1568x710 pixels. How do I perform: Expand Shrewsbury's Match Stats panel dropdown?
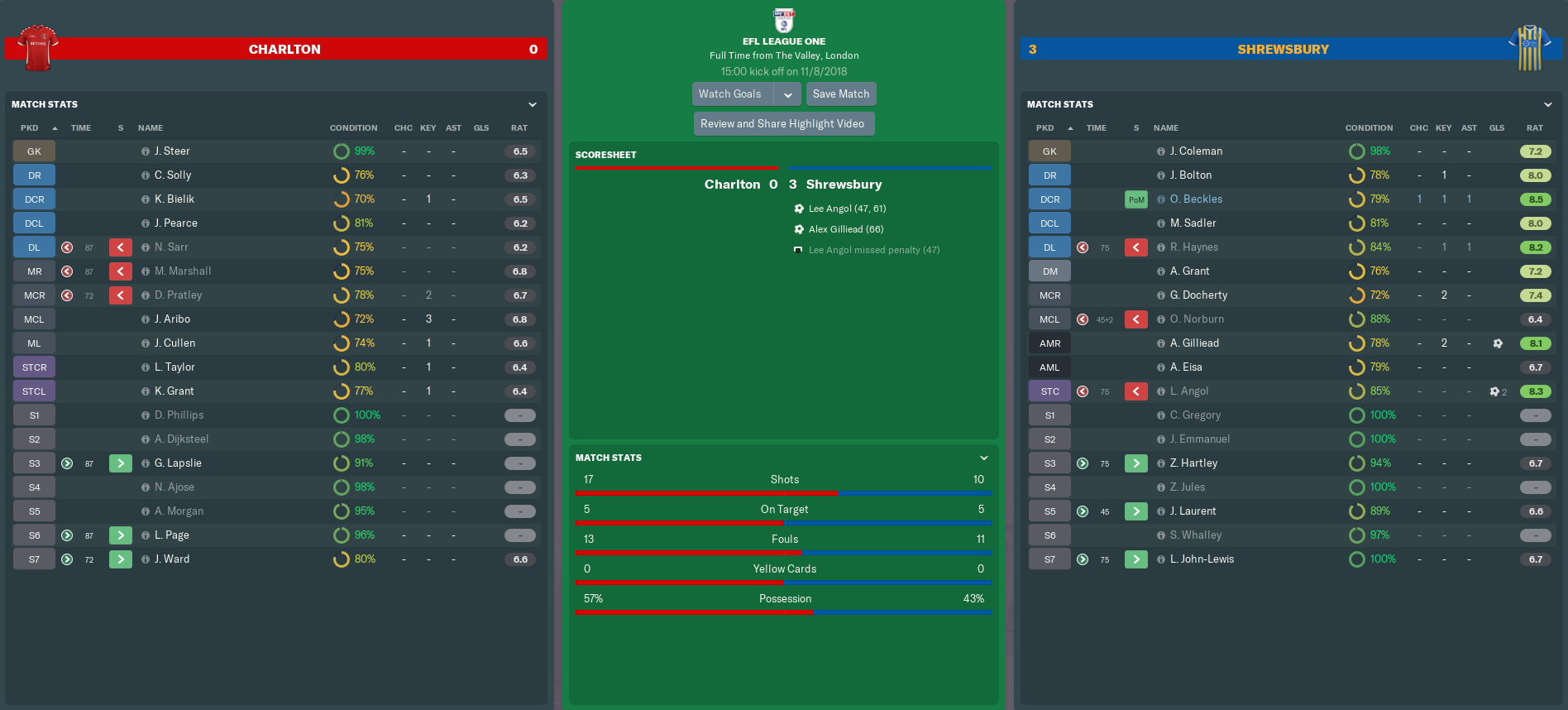[1547, 105]
